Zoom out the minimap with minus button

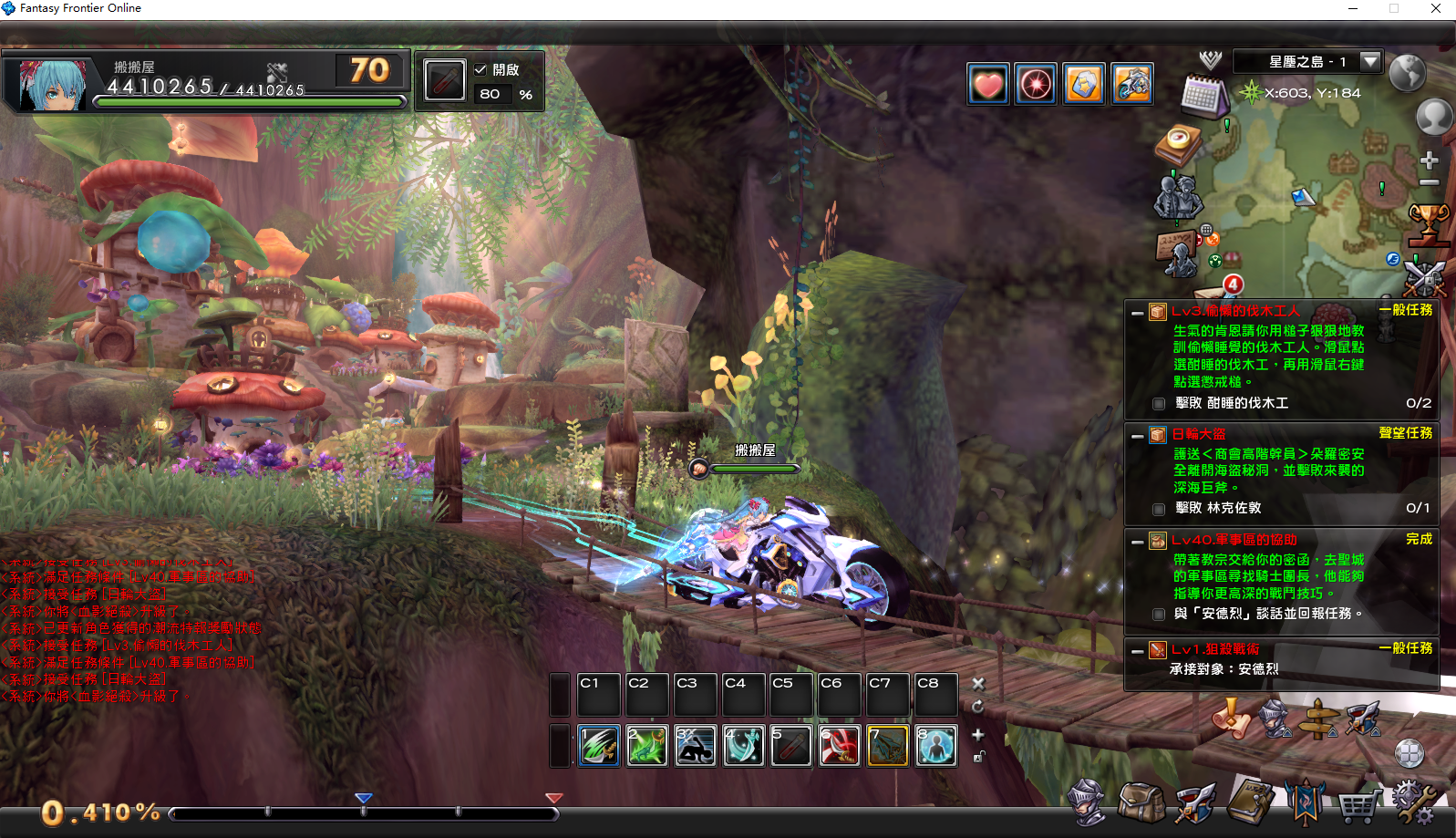point(1429,183)
